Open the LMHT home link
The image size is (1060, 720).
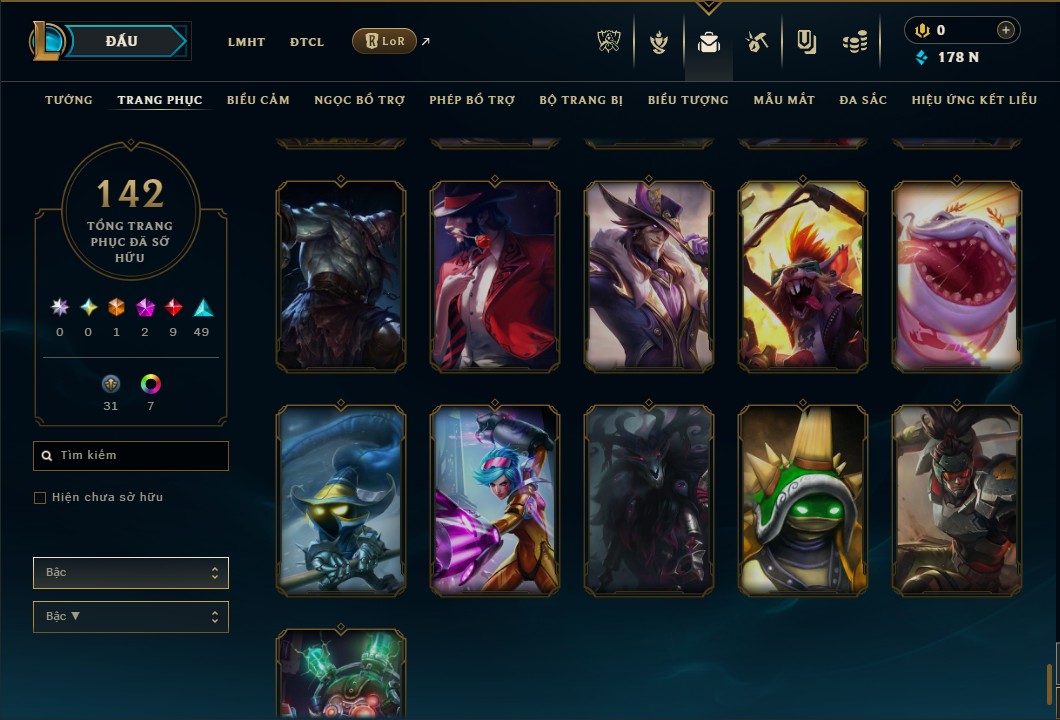tap(246, 42)
